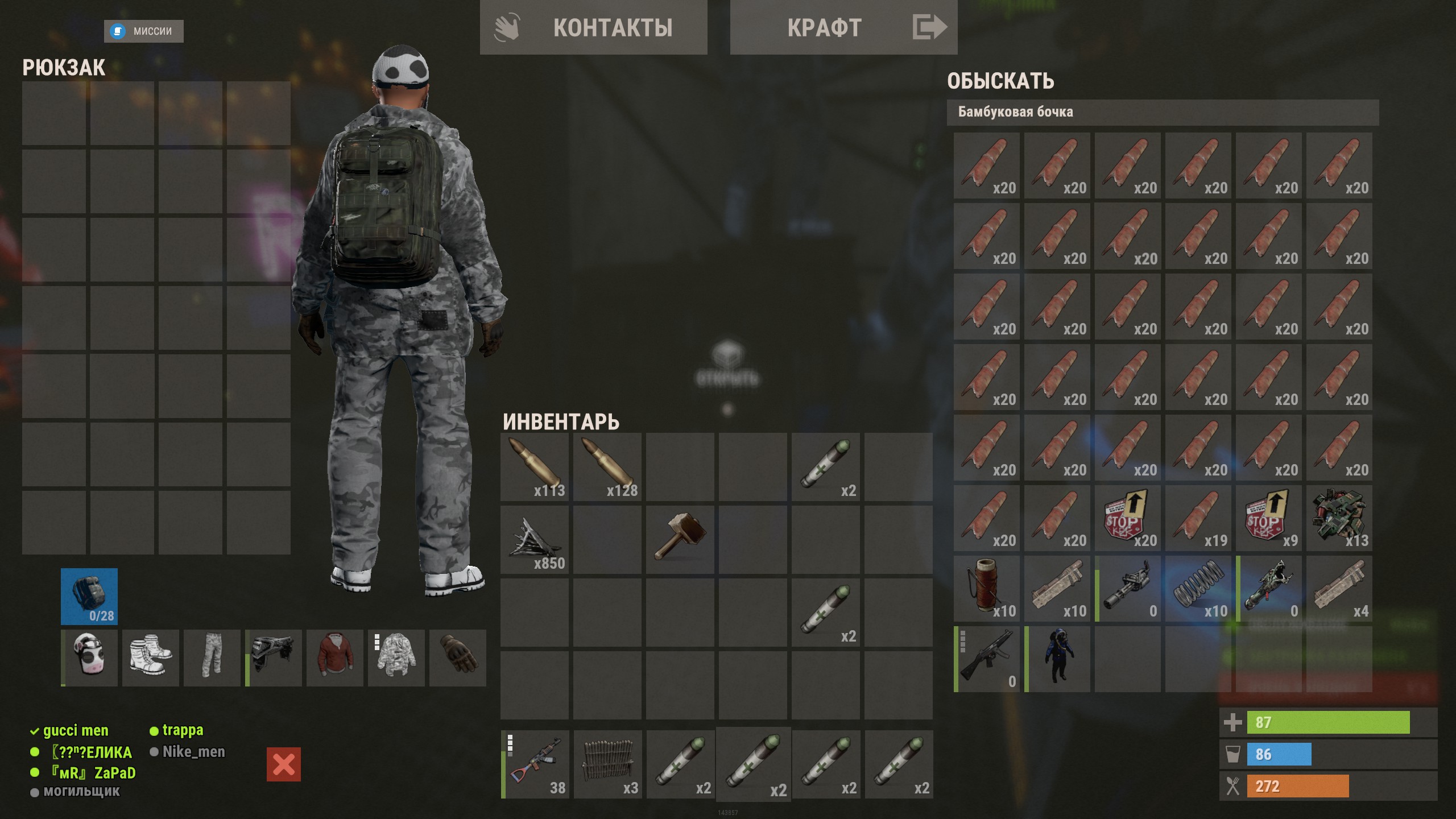Select the wooden barricade x3 hotbar slot

point(608,765)
